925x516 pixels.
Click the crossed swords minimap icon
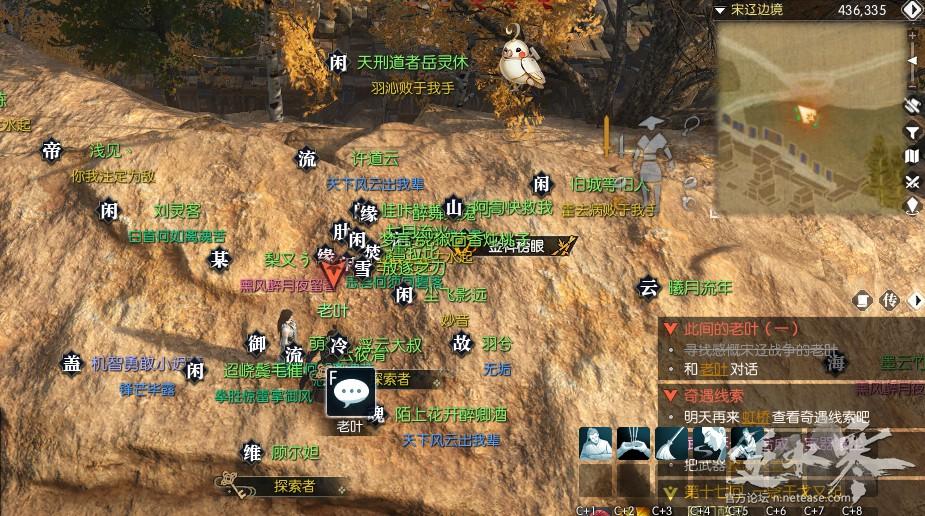coord(912,181)
